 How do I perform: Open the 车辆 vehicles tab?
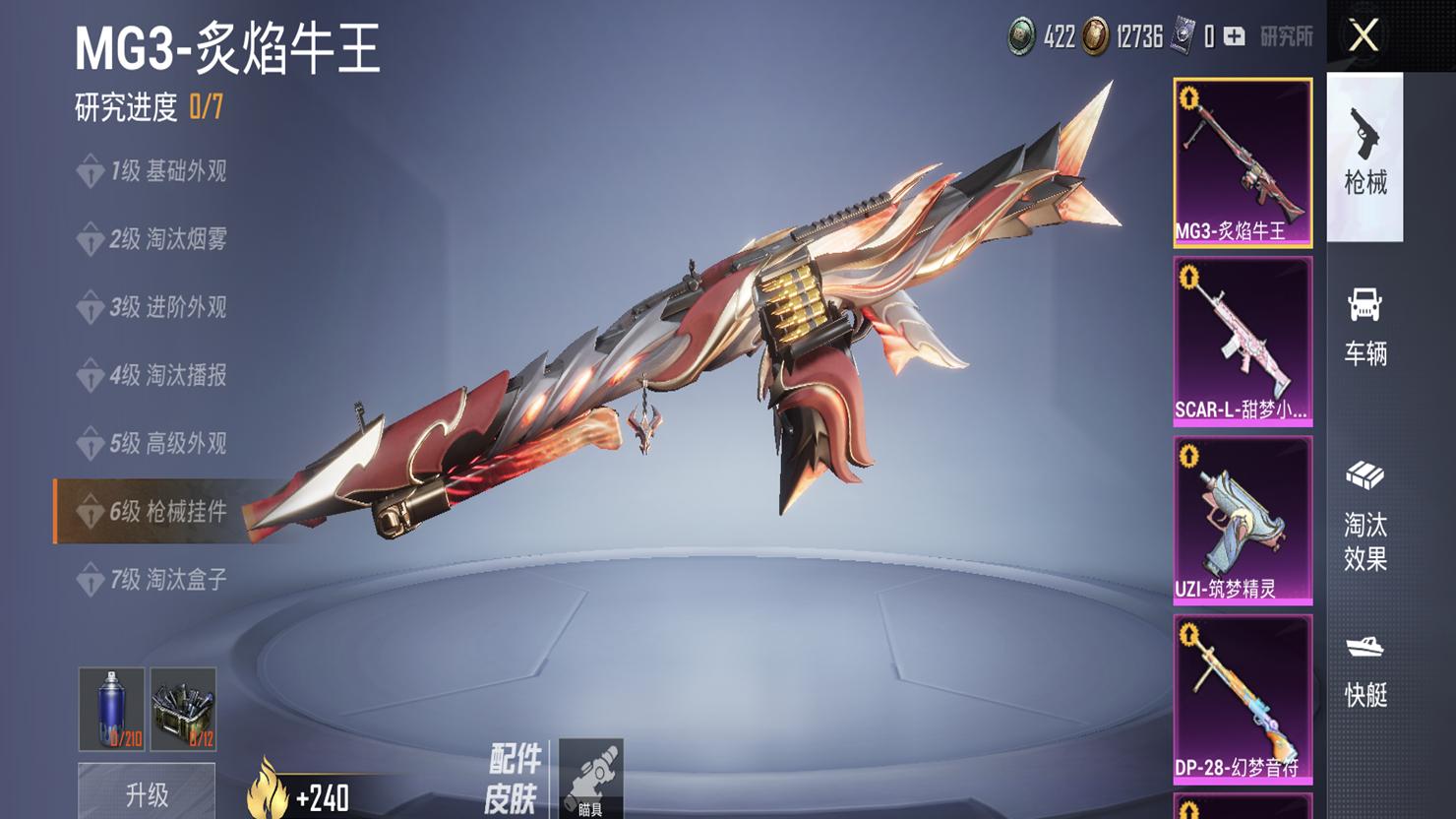[1365, 327]
